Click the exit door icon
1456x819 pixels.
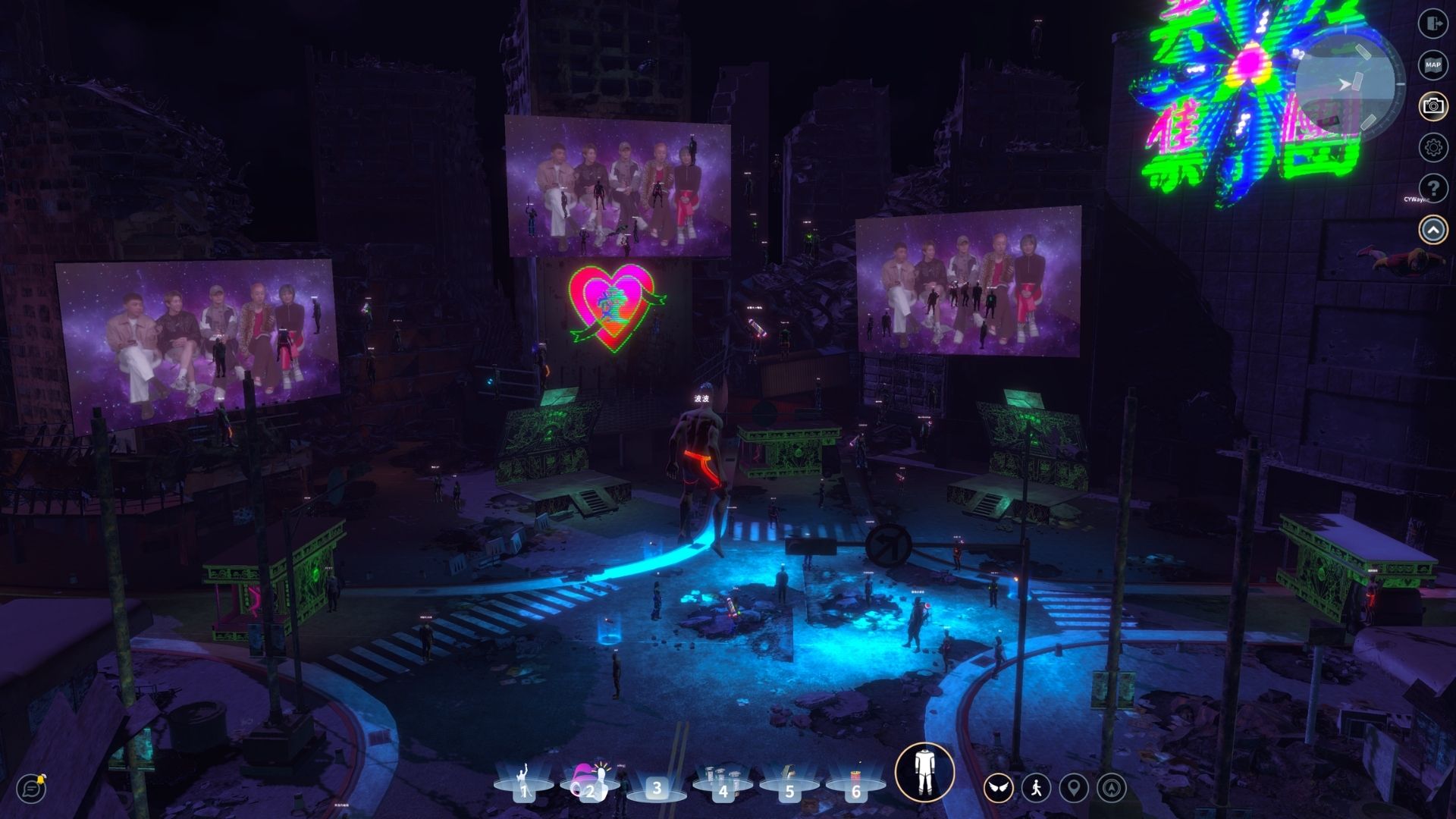[1432, 24]
